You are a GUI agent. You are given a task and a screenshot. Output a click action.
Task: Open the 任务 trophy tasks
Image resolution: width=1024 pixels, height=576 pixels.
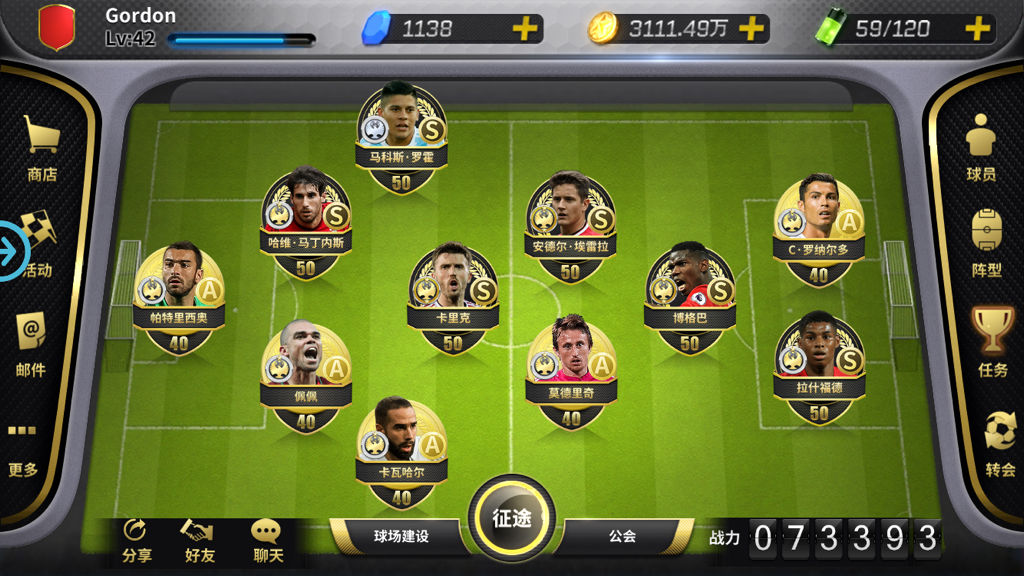(992, 342)
